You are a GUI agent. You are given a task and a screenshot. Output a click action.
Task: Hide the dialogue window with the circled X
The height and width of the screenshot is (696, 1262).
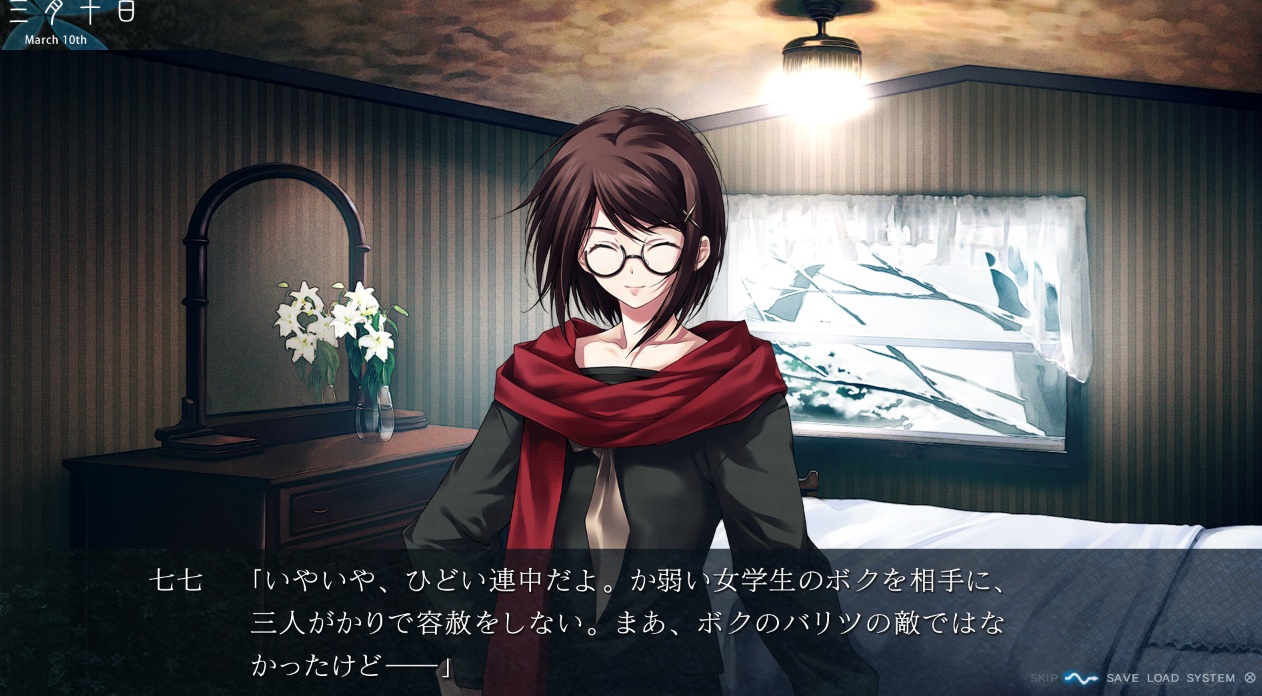click(1249, 678)
